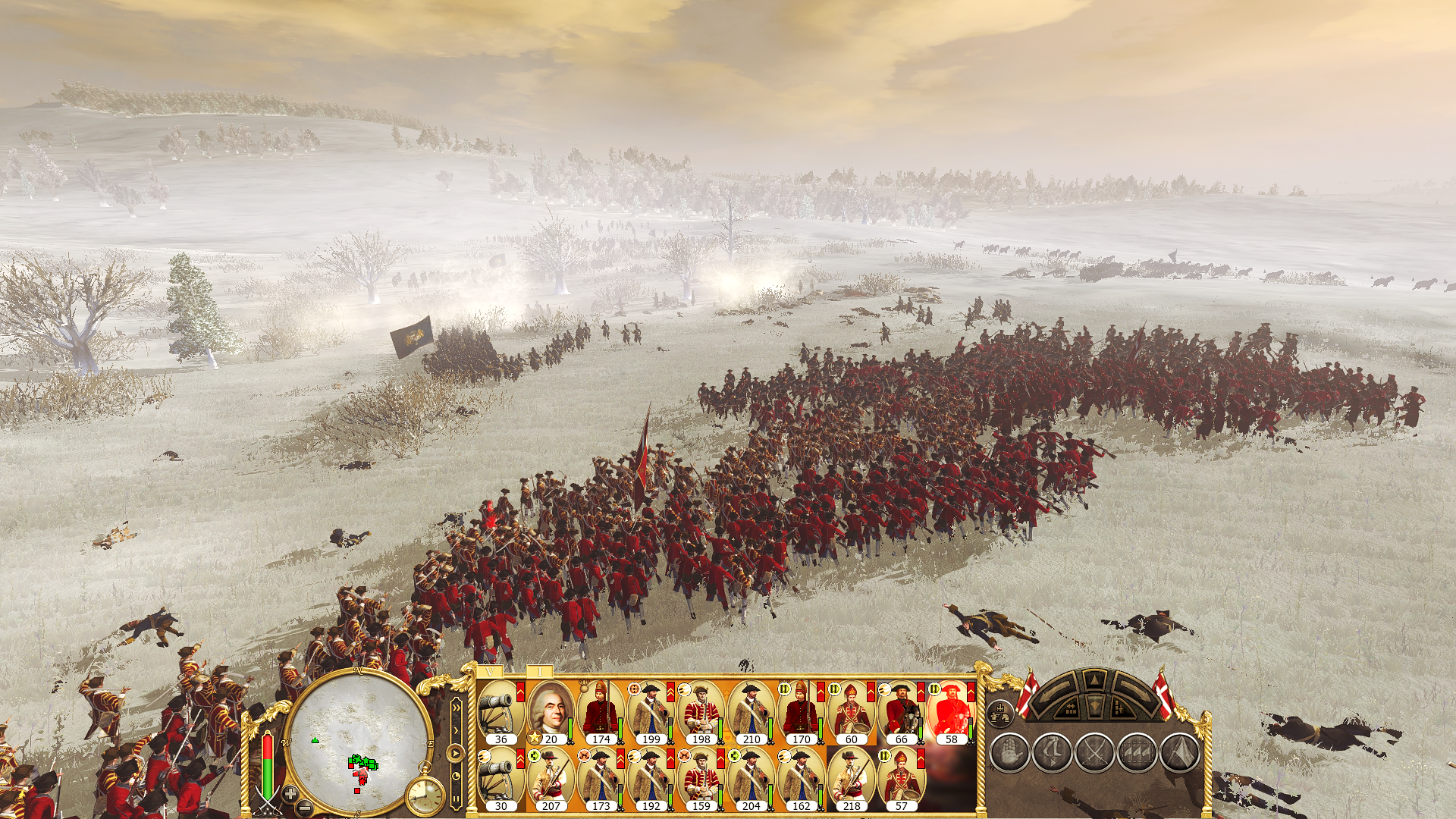Image resolution: width=1456 pixels, height=819 pixels.
Task: Select the cannon unit card showing 36
Action: [500, 713]
